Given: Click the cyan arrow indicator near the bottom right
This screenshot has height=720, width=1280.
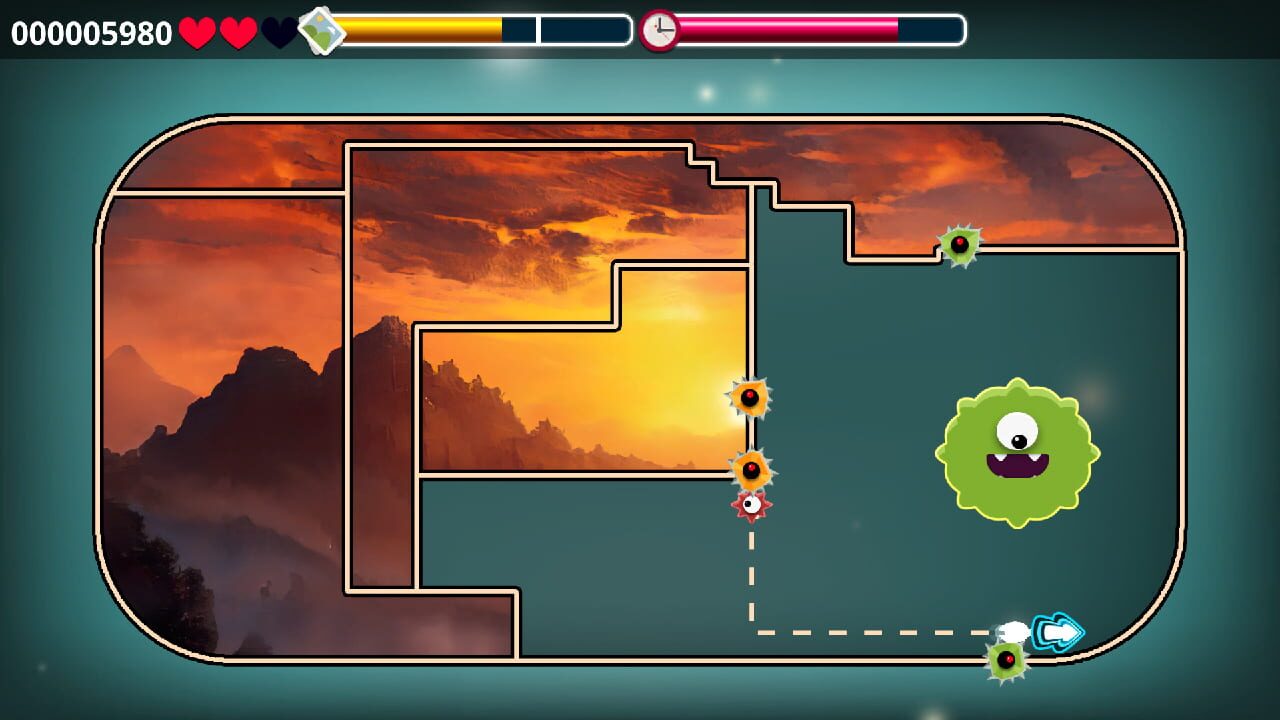Looking at the screenshot, I should 1057,631.
